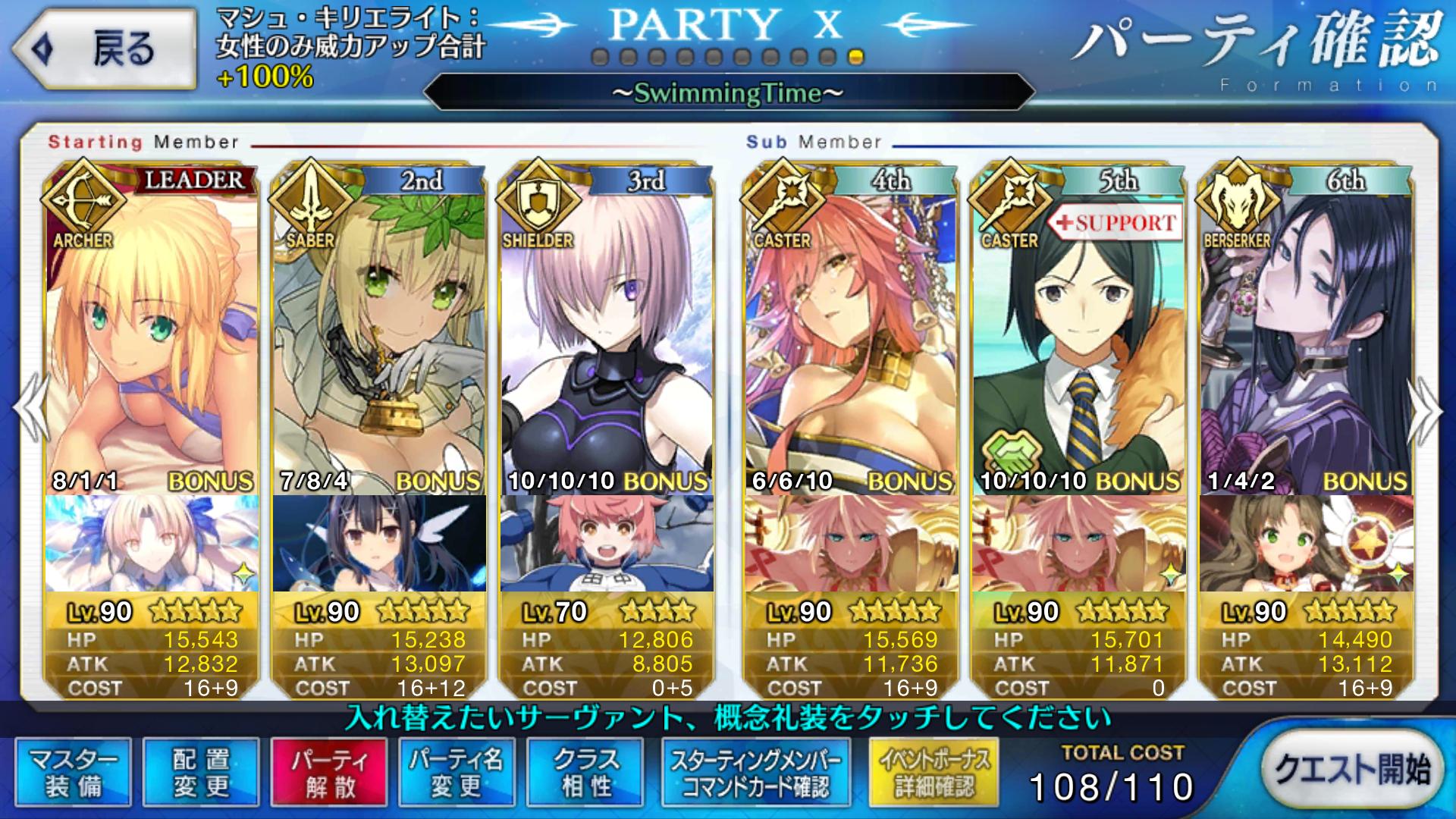Image resolution: width=1456 pixels, height=819 pixels.
Task: Open 配置変更 to rearrange members
Action: 201,772
